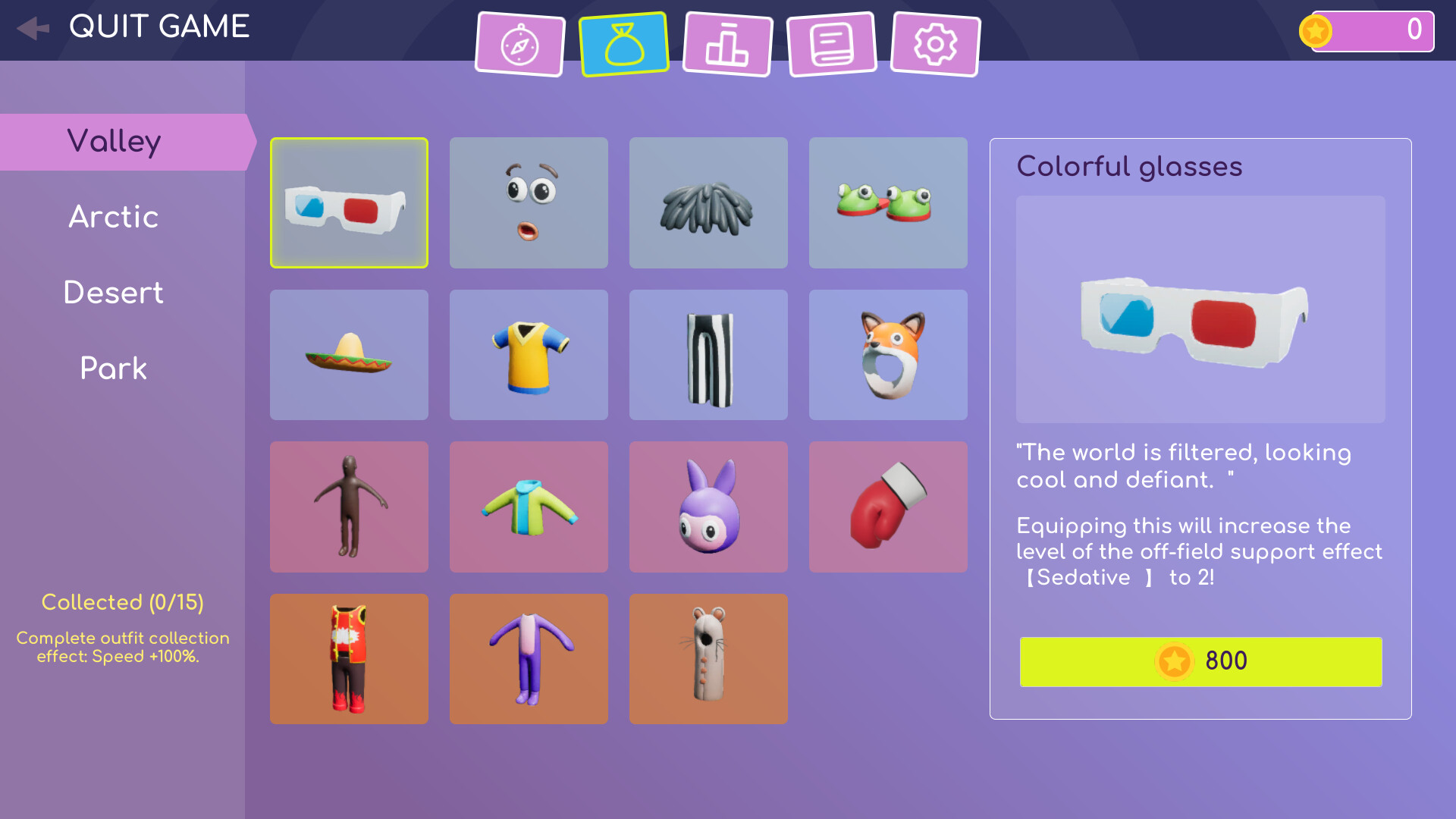Click the back arrow next to Quit Game
The width and height of the screenshot is (1456, 819).
(32, 27)
